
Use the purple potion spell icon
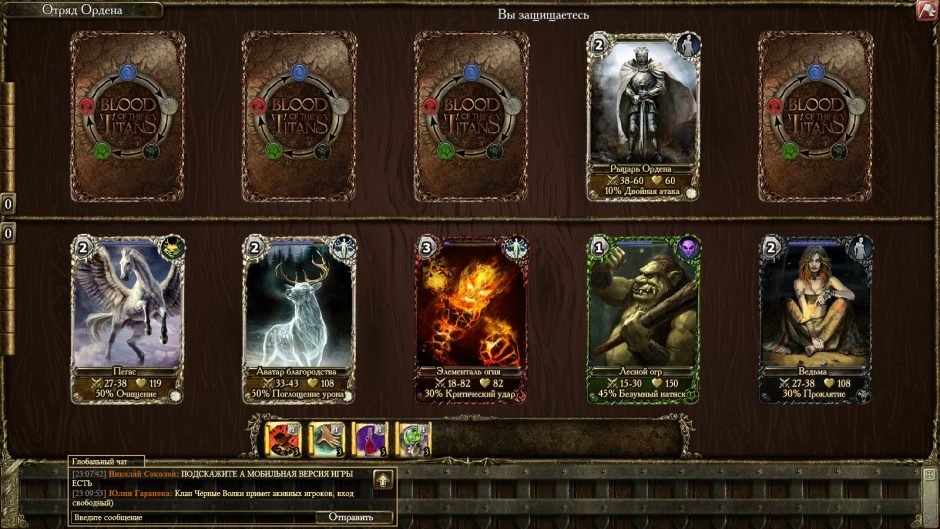(372, 438)
